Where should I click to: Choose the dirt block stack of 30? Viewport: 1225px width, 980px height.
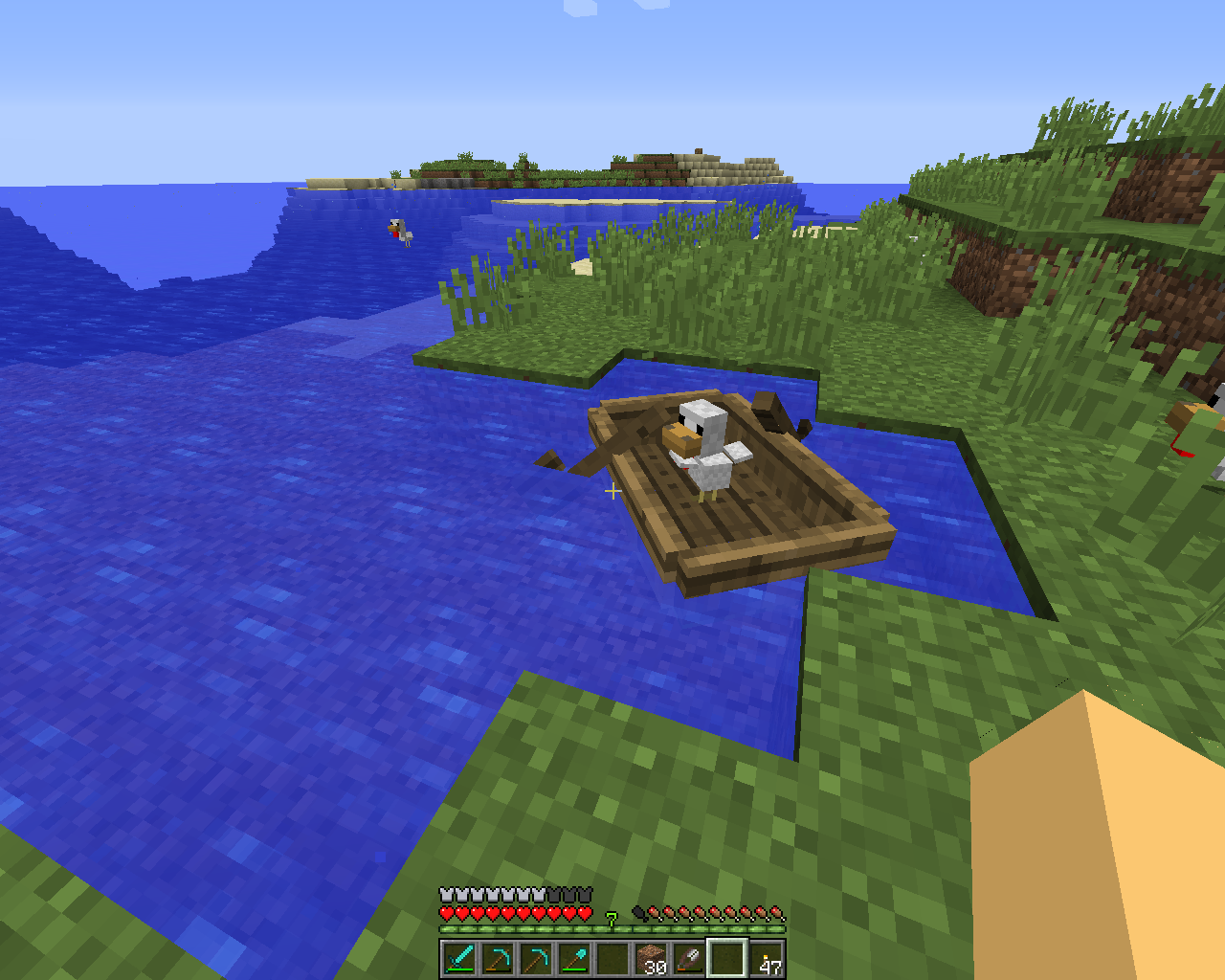tap(651, 958)
